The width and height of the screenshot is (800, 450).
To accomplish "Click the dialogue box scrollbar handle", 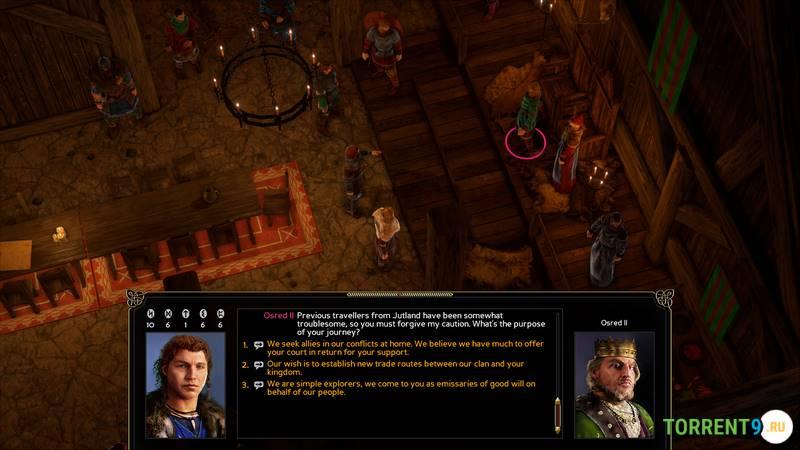I will click(x=558, y=414).
